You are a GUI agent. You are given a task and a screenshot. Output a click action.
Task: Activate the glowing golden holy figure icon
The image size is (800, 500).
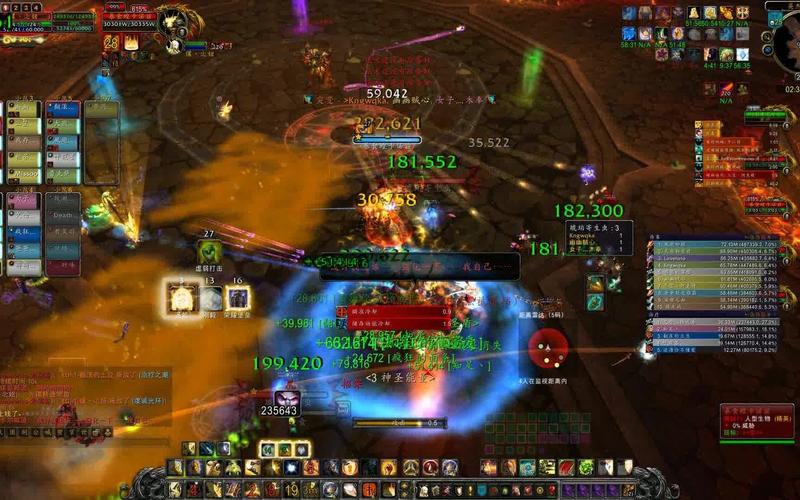point(182,298)
